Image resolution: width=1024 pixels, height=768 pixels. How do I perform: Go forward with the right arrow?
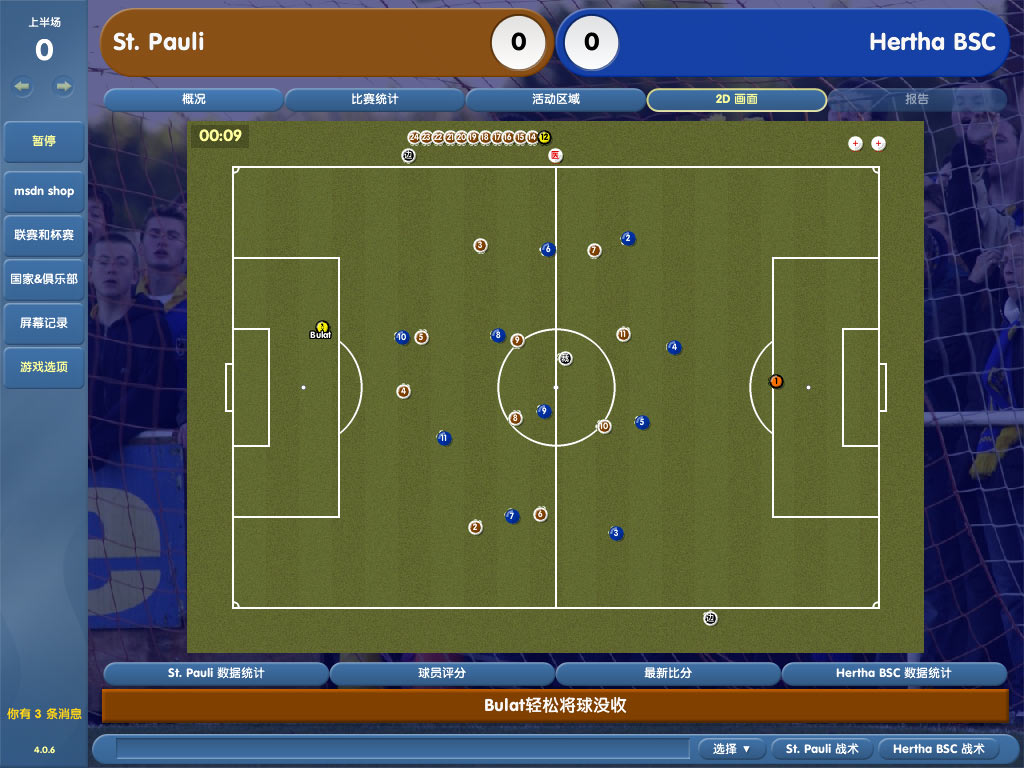pos(64,87)
